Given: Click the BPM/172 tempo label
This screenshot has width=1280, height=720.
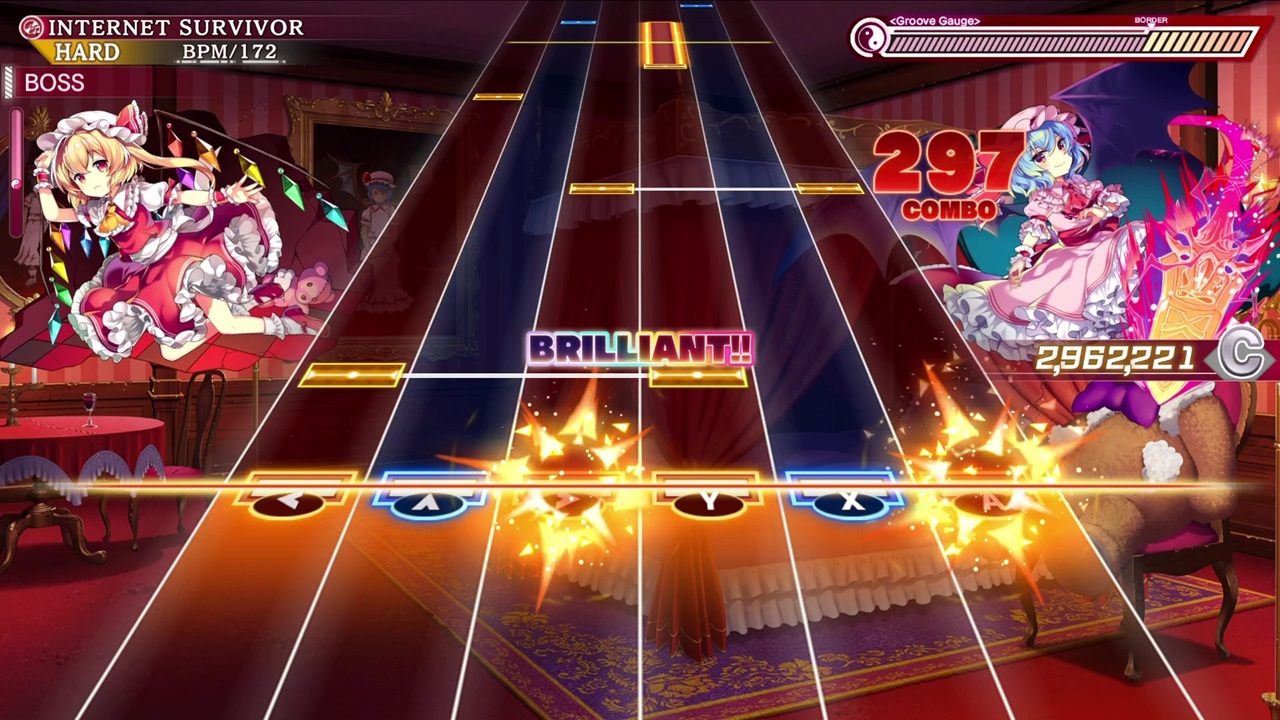Looking at the screenshot, I should point(229,50).
